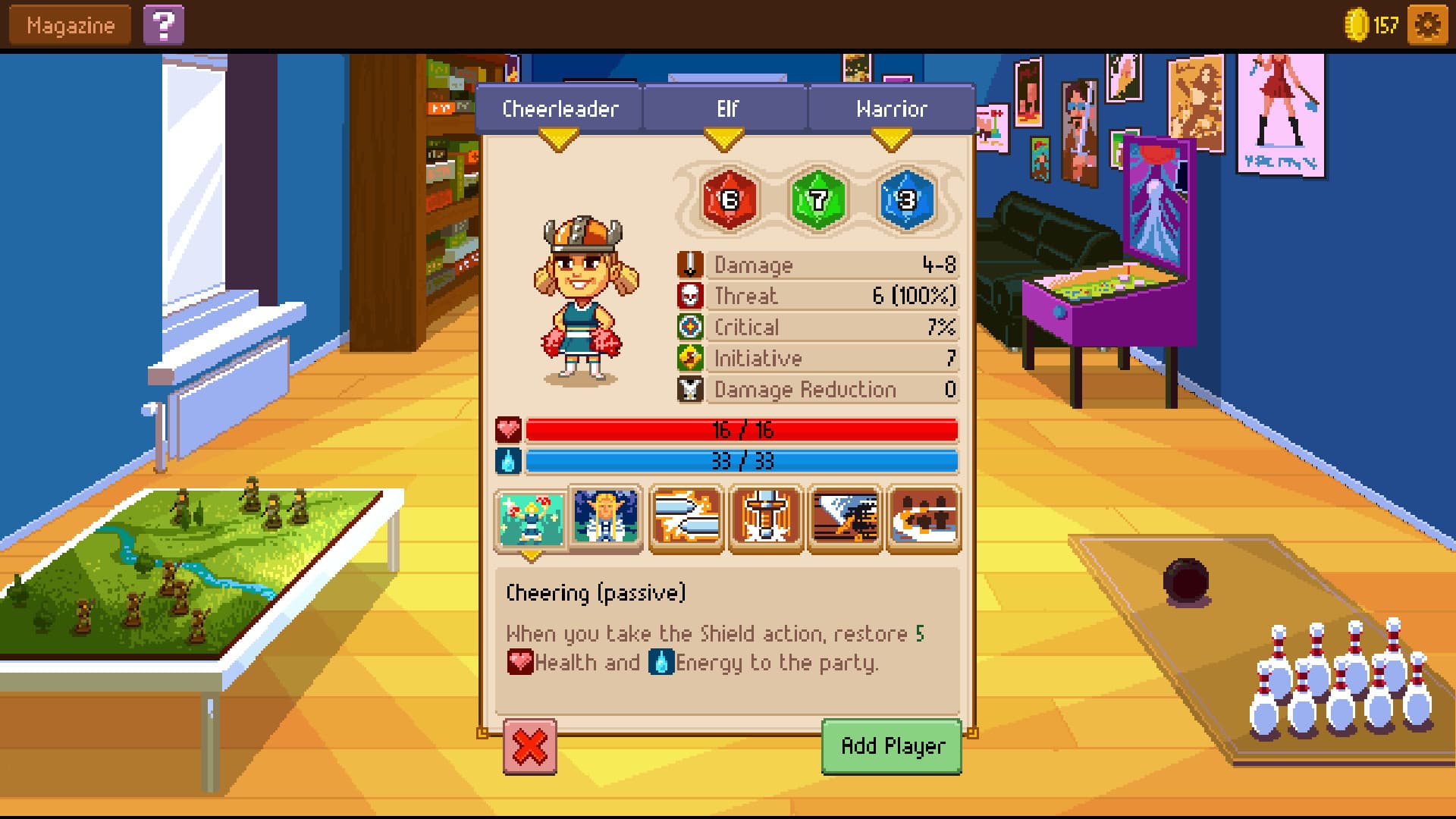Select the Elf portrait skill icon
The height and width of the screenshot is (819, 1456).
[607, 519]
